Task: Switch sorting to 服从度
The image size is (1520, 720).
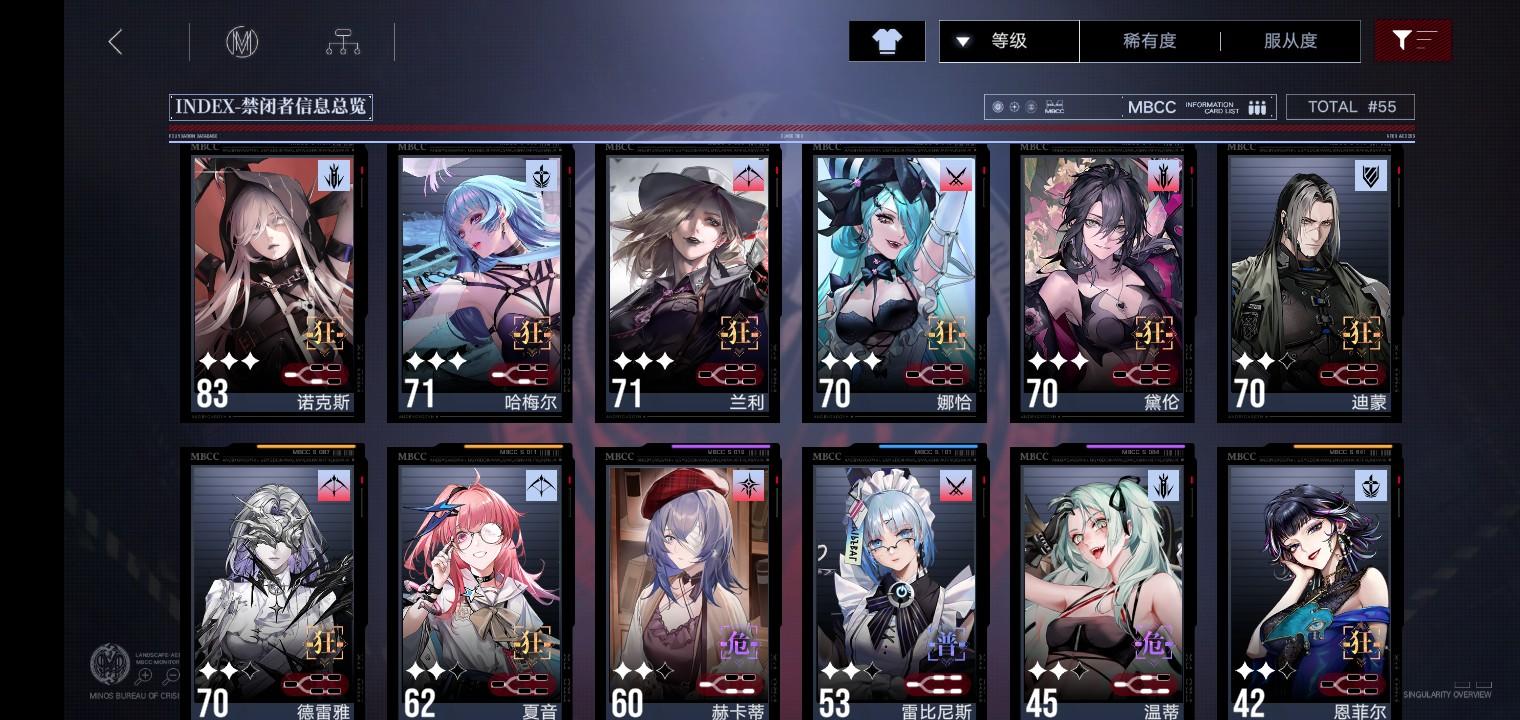Action: [1290, 41]
